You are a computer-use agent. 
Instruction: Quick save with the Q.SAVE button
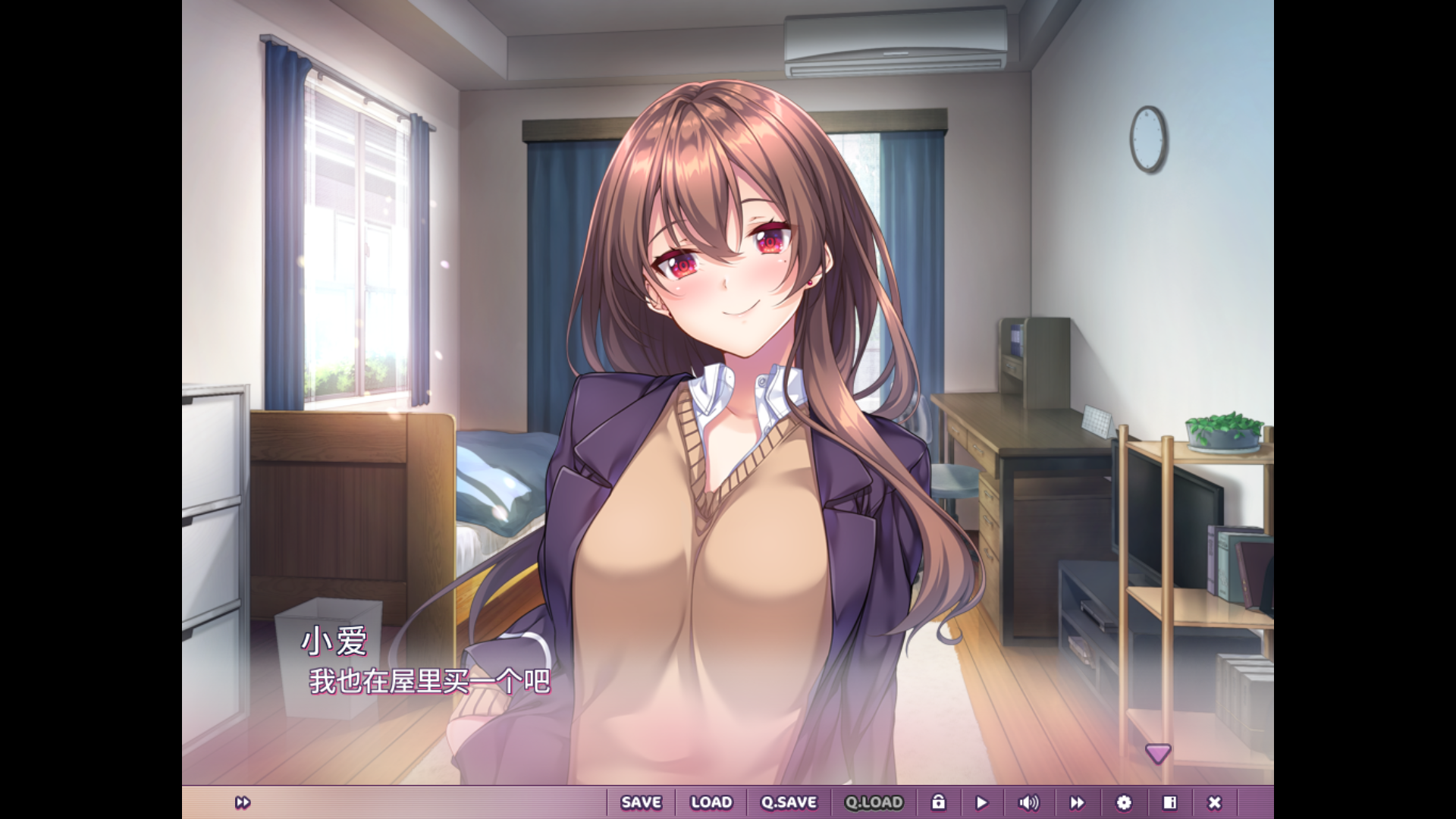[789, 802]
